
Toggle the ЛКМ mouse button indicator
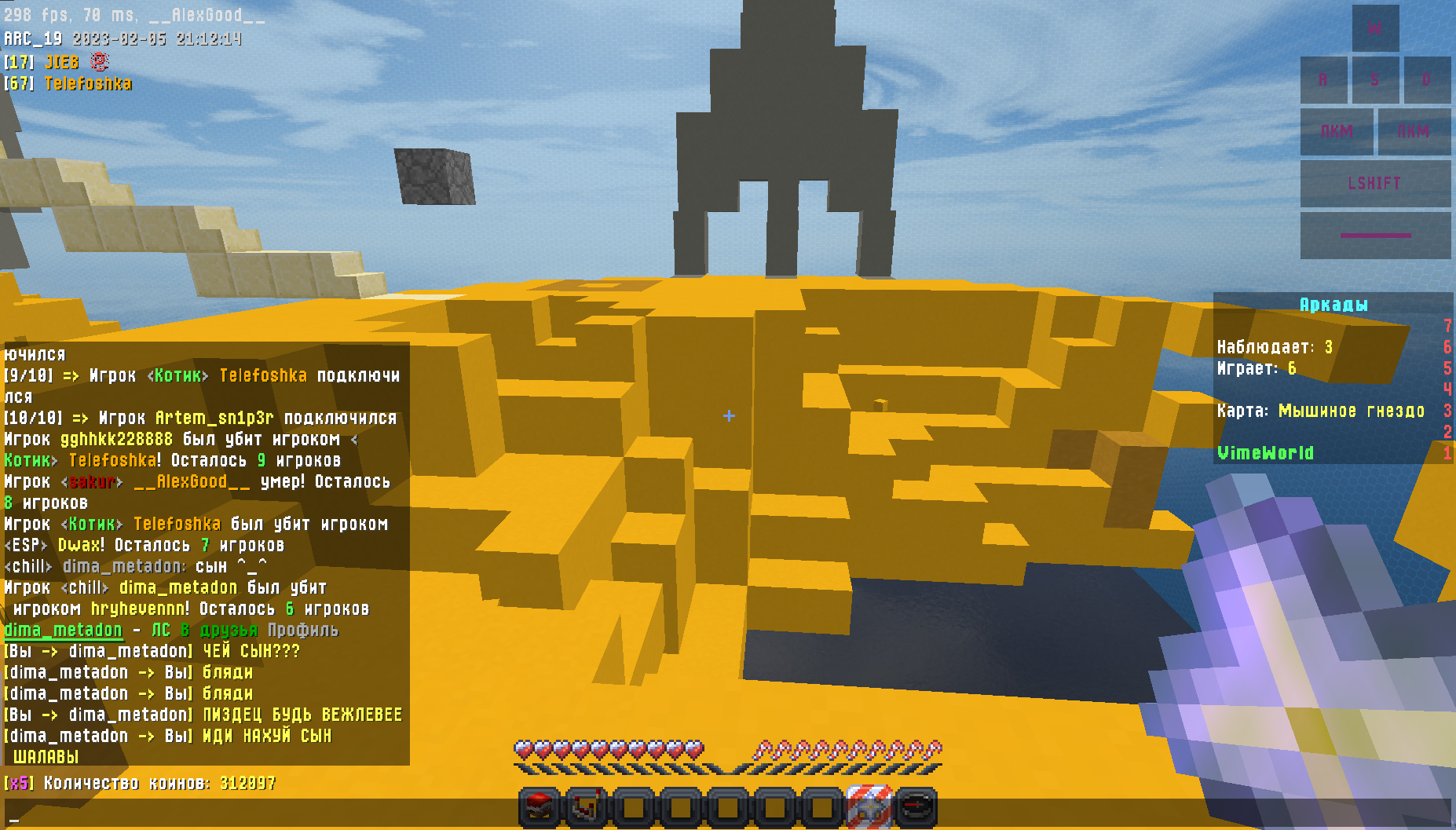pos(1335,132)
